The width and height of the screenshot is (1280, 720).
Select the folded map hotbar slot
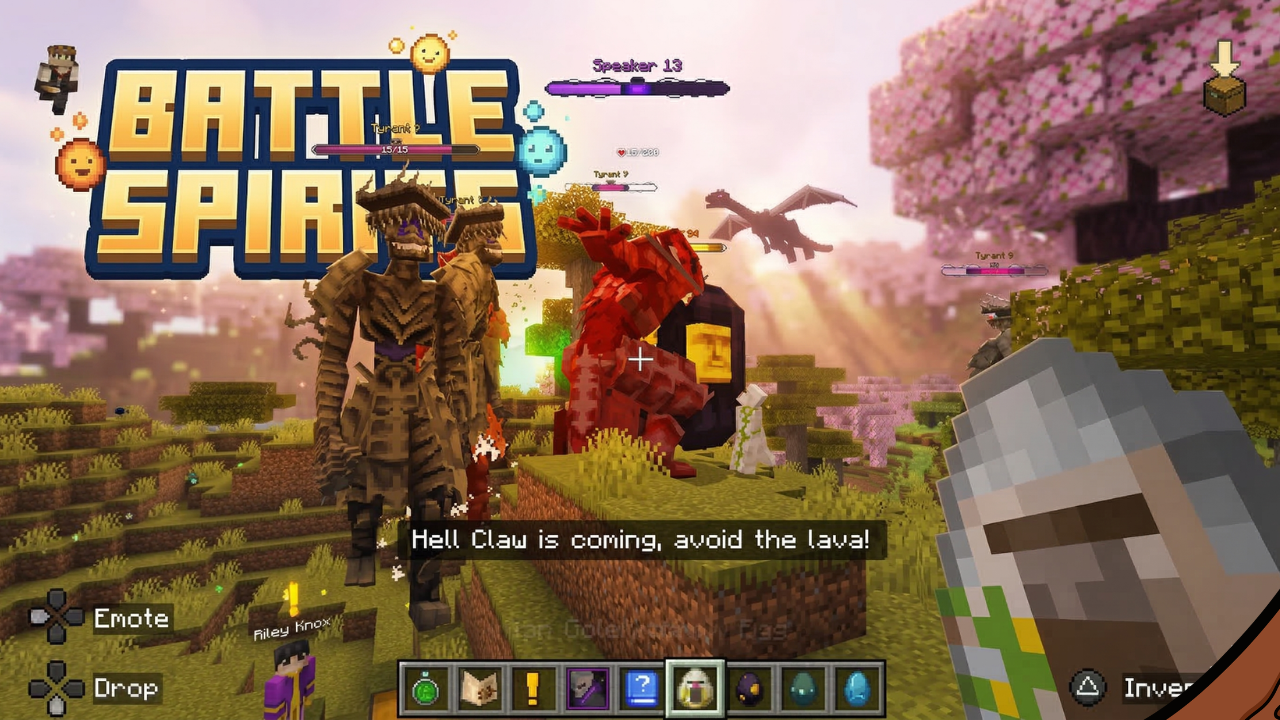pos(480,689)
